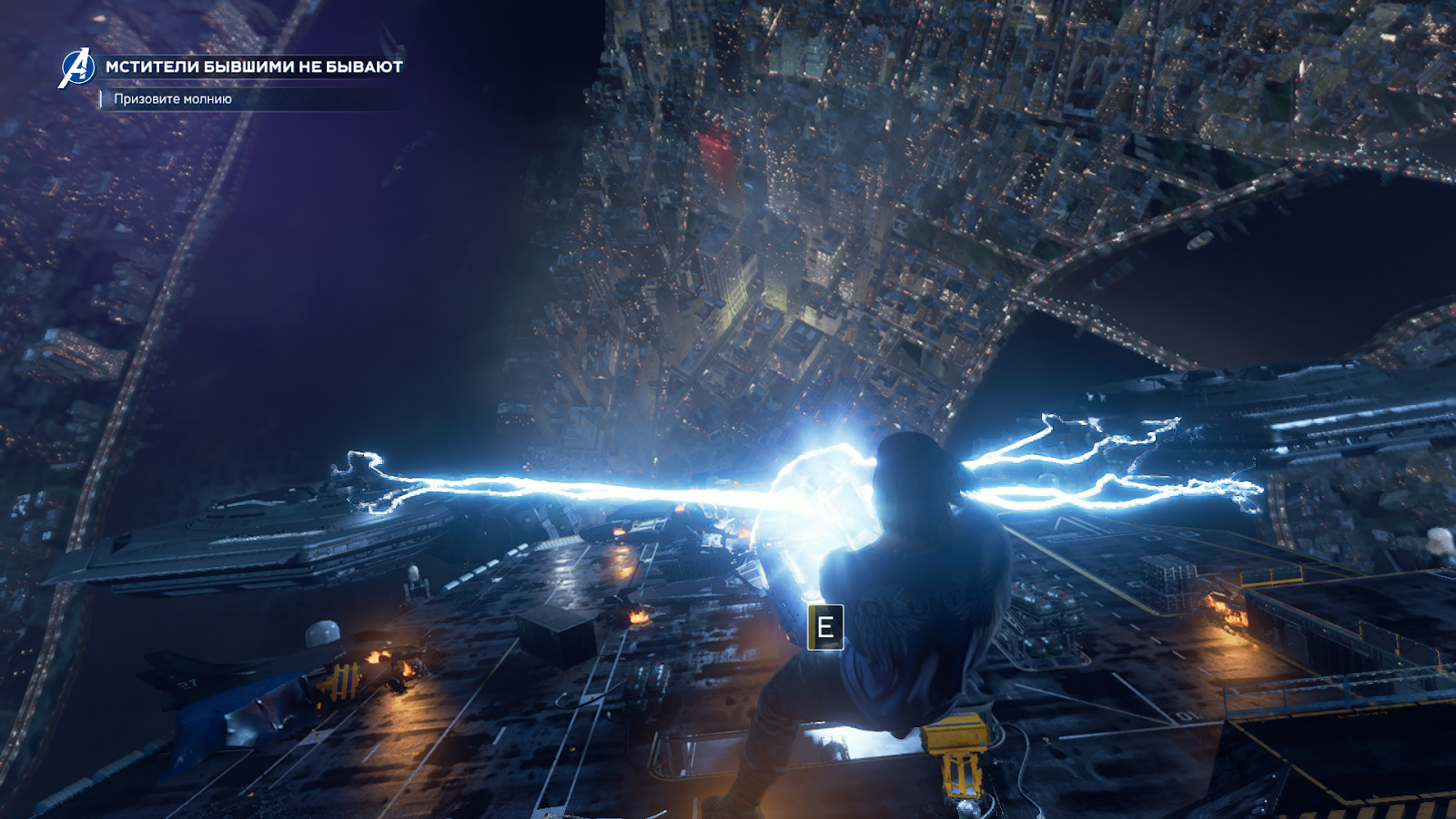The height and width of the screenshot is (819, 1456).
Task: Click the Avengers logo in the objective tracker
Action: (77, 68)
